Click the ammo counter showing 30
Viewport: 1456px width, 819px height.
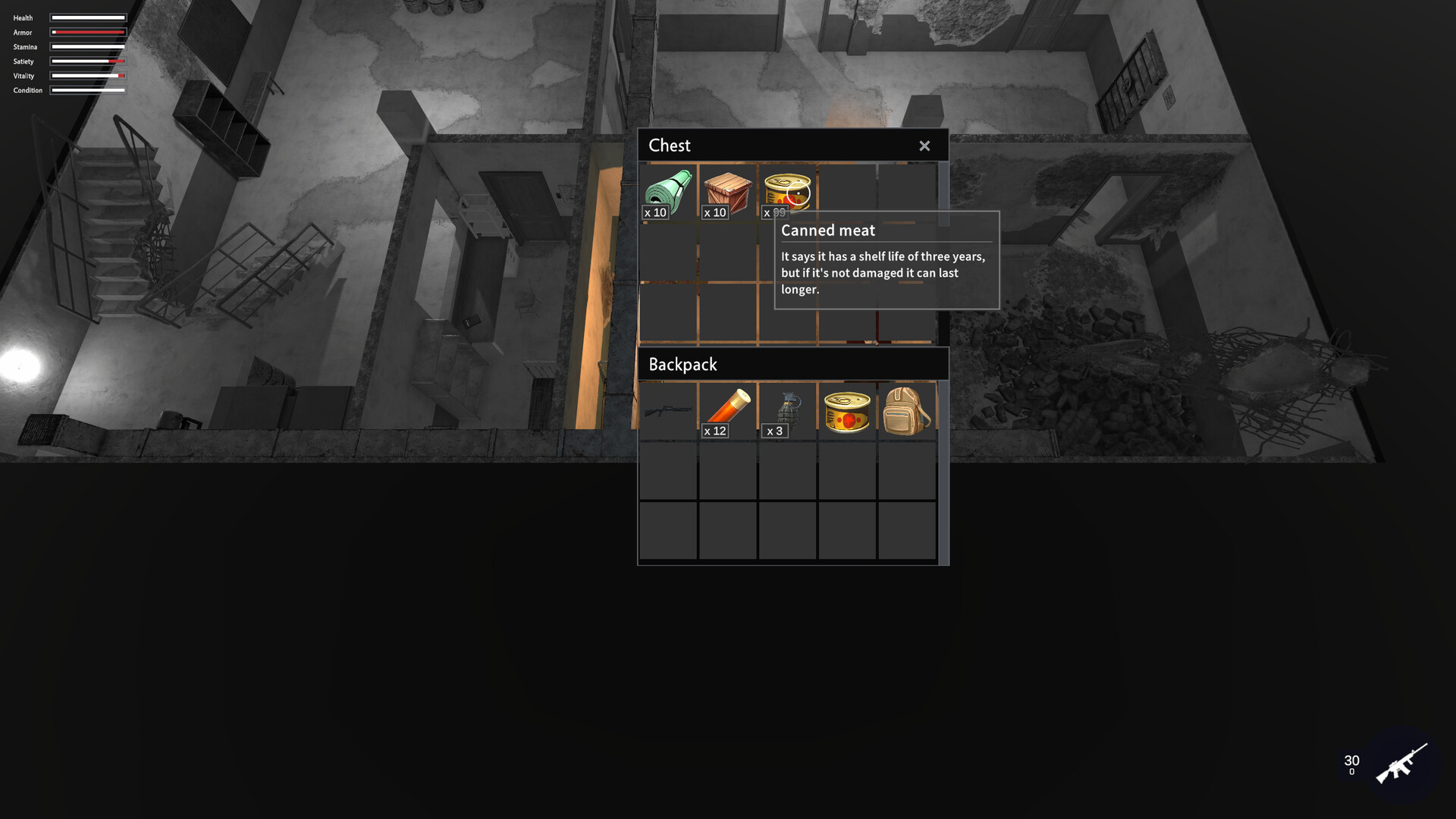click(x=1351, y=758)
